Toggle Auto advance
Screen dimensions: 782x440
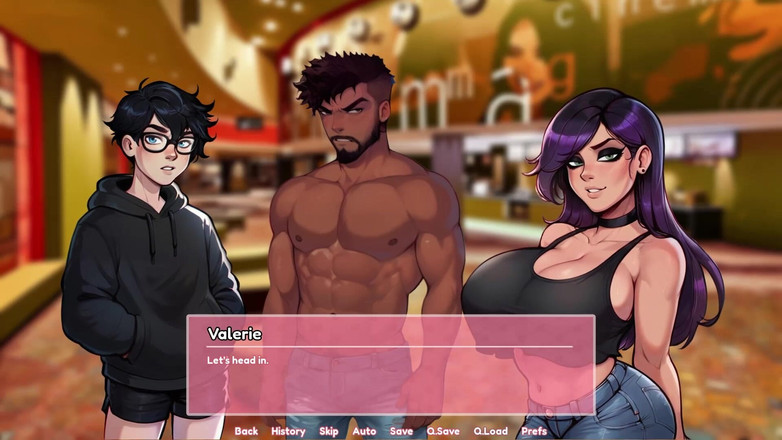click(364, 431)
